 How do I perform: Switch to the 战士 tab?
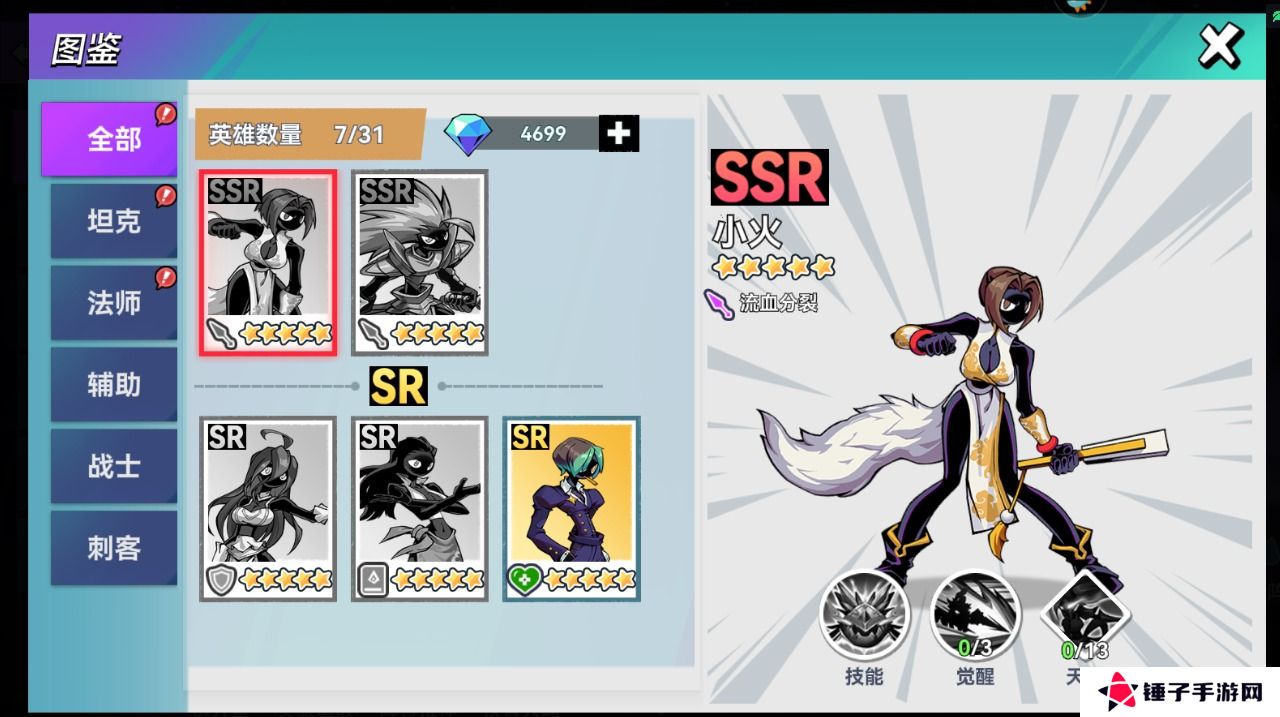pos(113,467)
